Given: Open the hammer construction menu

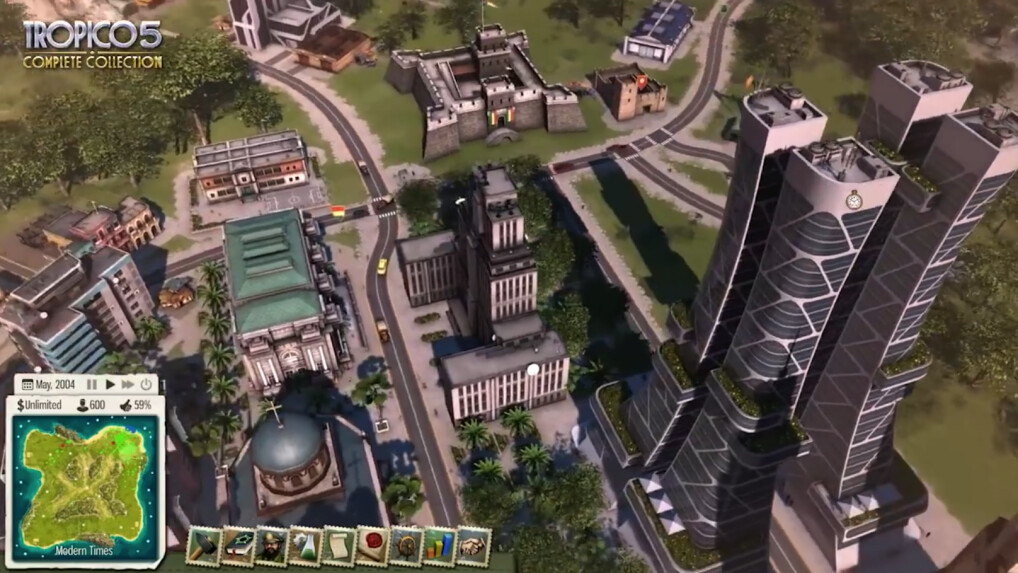Looking at the screenshot, I should coord(202,546).
